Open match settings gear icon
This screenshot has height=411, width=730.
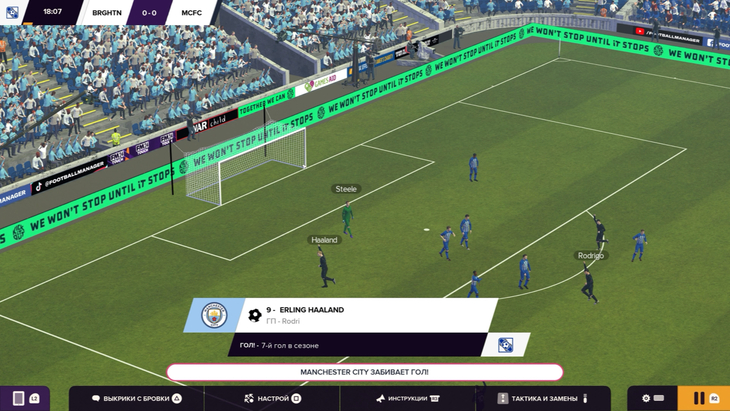[647, 398]
